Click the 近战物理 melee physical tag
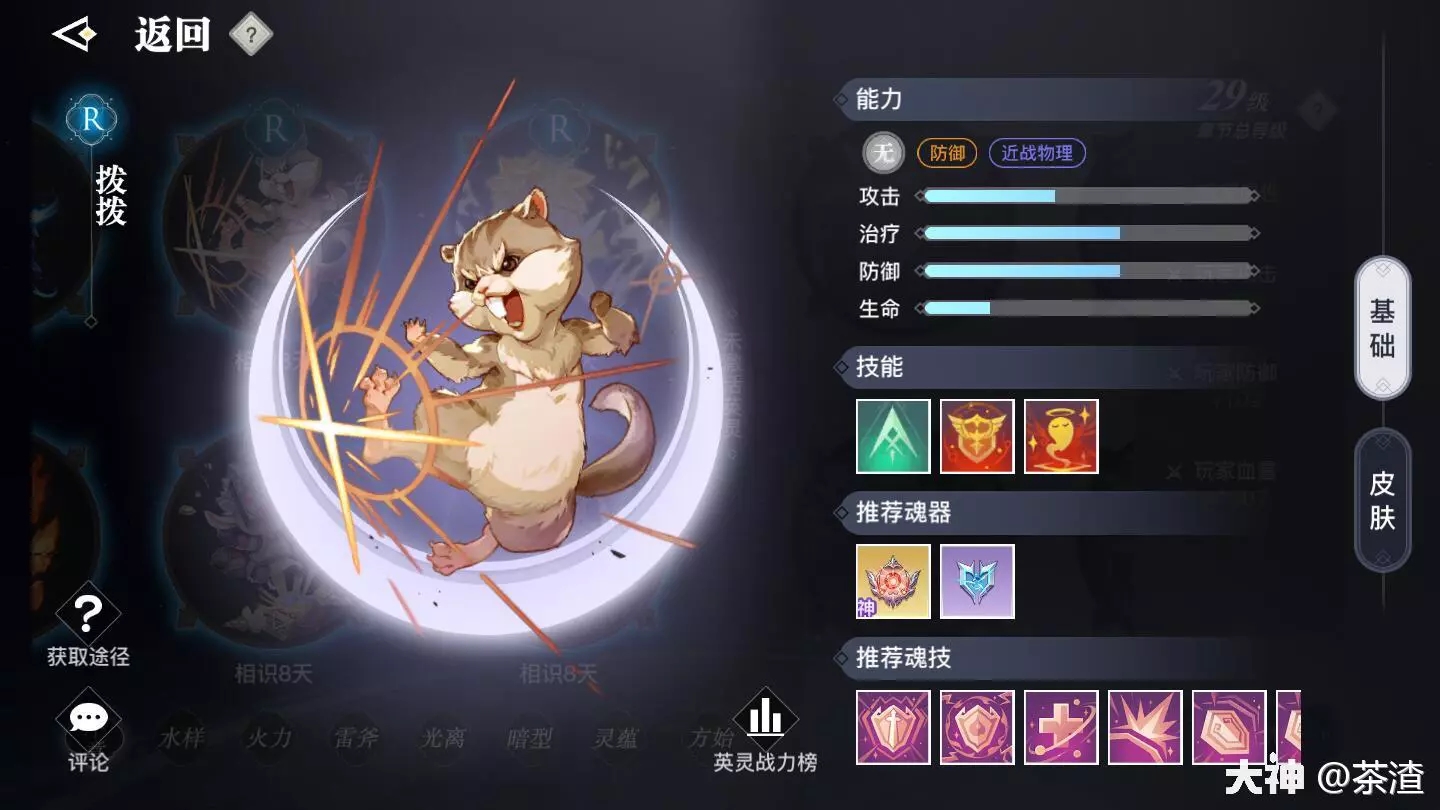Viewport: 1440px width, 810px height. (1037, 153)
